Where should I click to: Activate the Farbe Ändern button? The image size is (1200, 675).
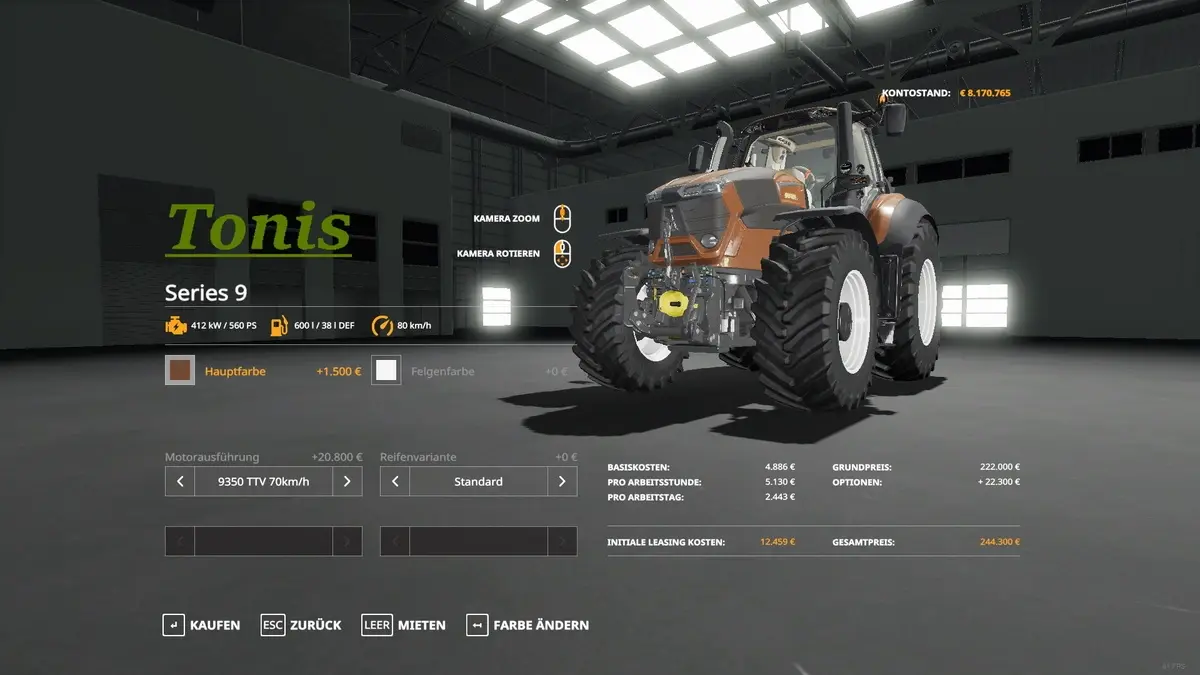point(527,625)
